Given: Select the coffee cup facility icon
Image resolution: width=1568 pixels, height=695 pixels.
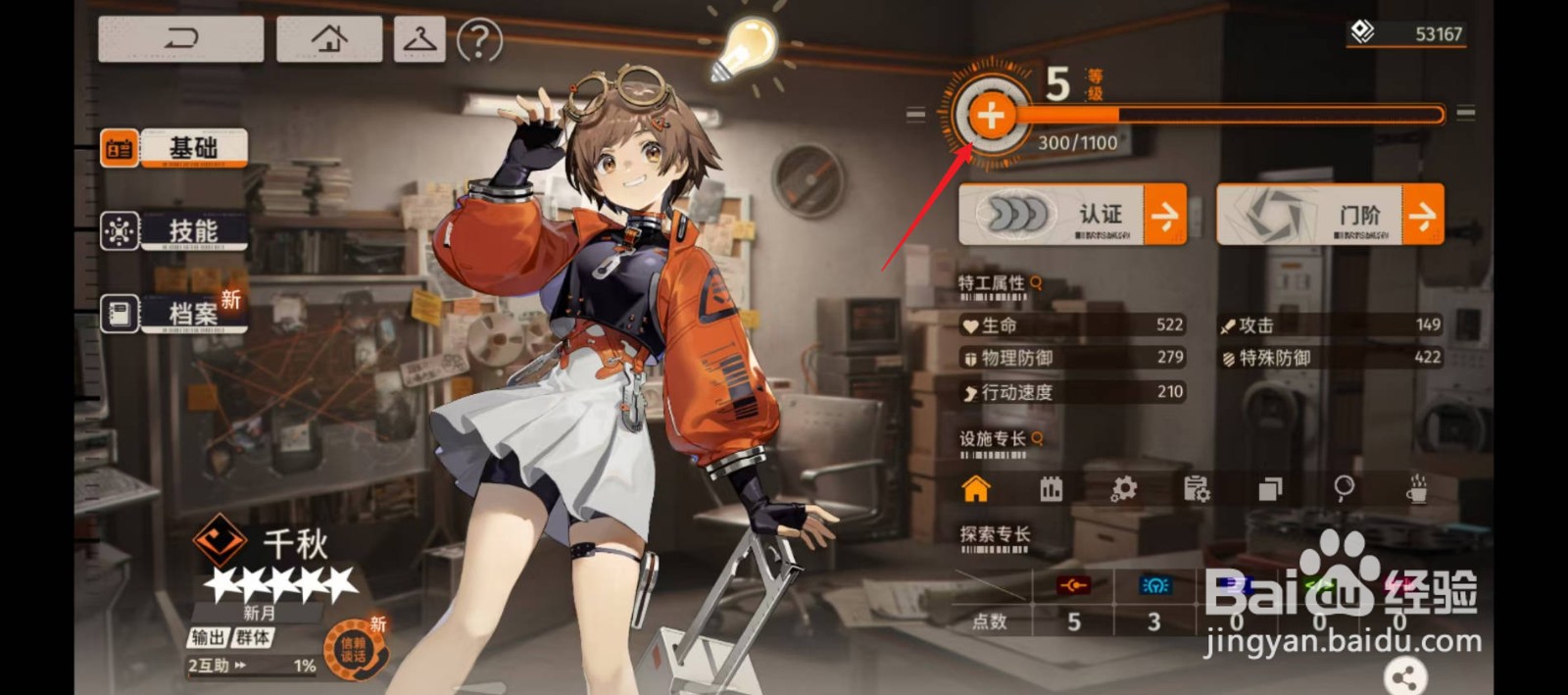Looking at the screenshot, I should click(1416, 488).
